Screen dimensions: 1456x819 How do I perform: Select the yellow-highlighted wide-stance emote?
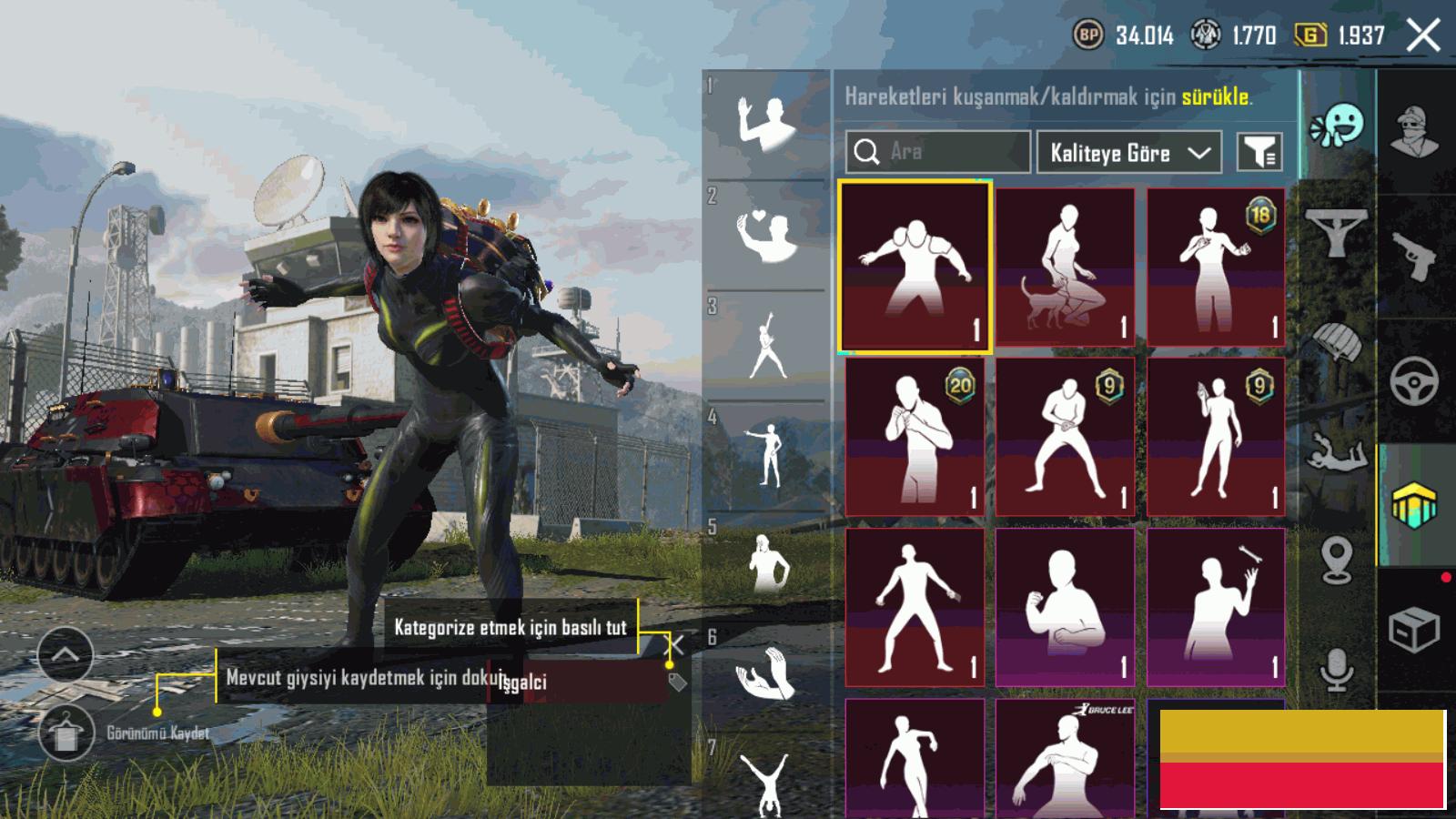(x=915, y=266)
